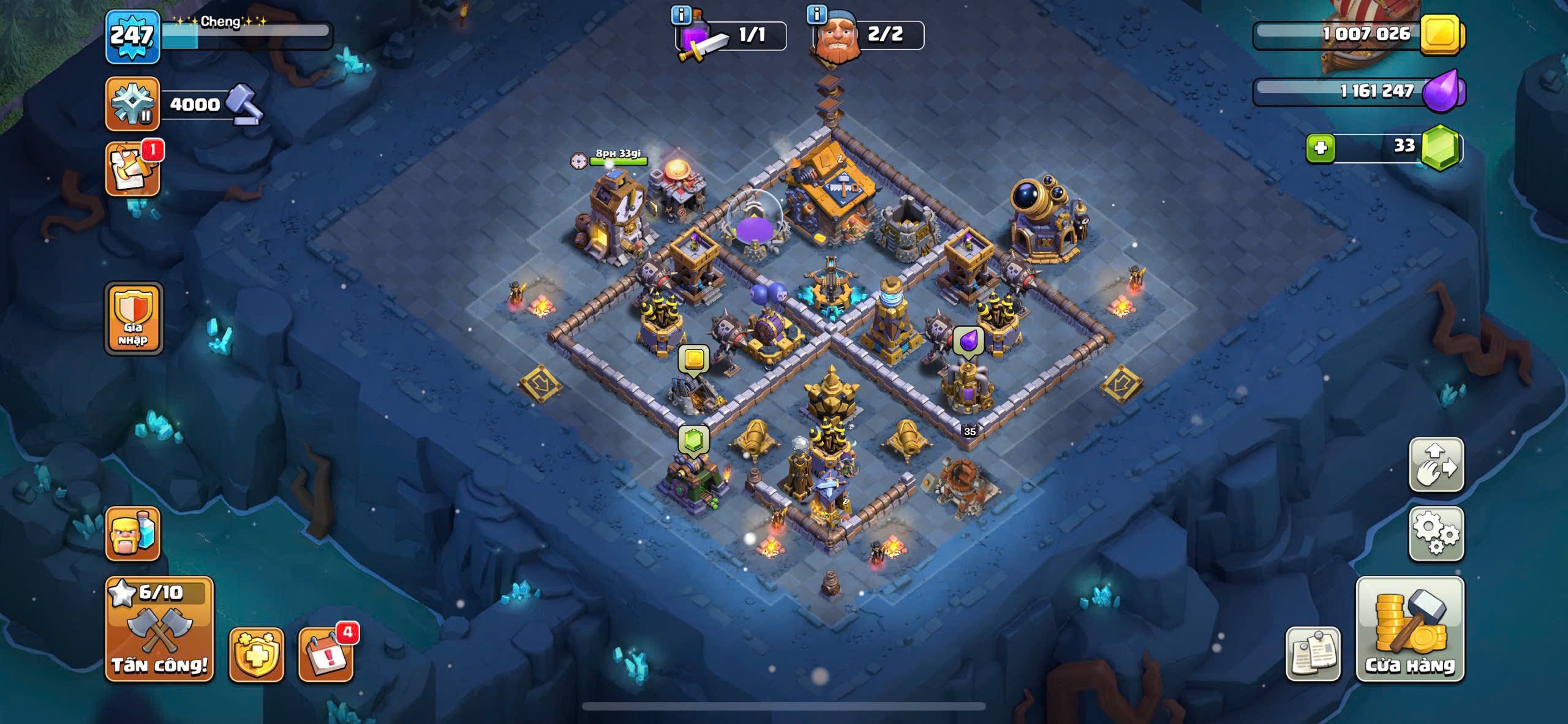Open the Cửa hàng shop
Viewport: 1568px width, 724px height.
[x=1410, y=630]
